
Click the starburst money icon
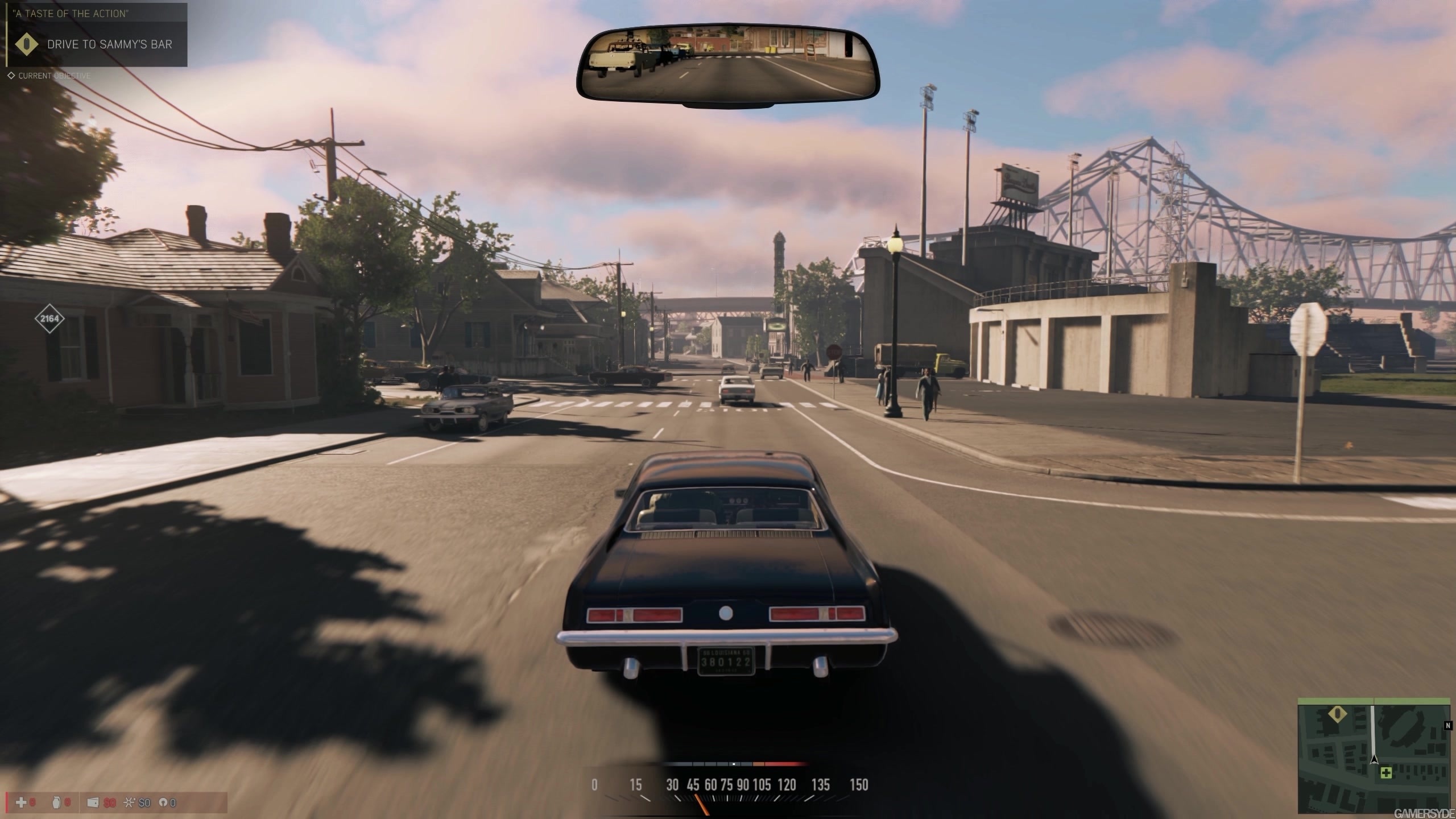(x=129, y=803)
